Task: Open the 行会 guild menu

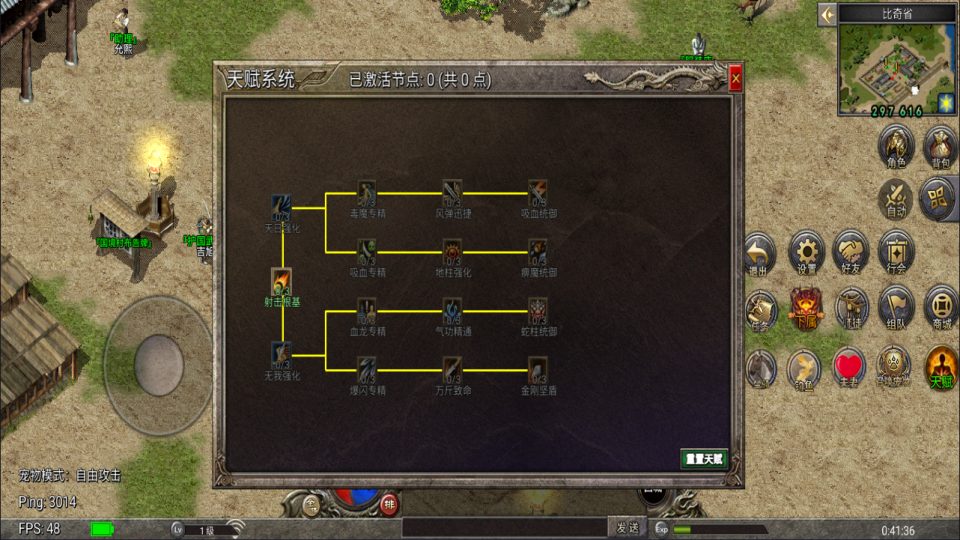Action: pyautogui.click(x=896, y=253)
